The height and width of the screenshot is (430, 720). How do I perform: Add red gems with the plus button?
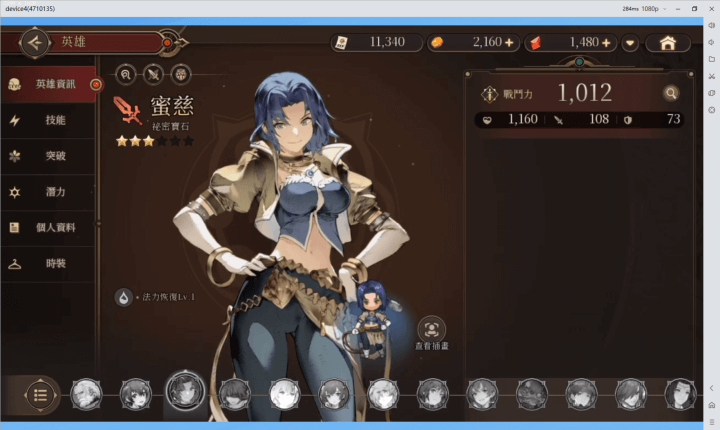(x=606, y=43)
